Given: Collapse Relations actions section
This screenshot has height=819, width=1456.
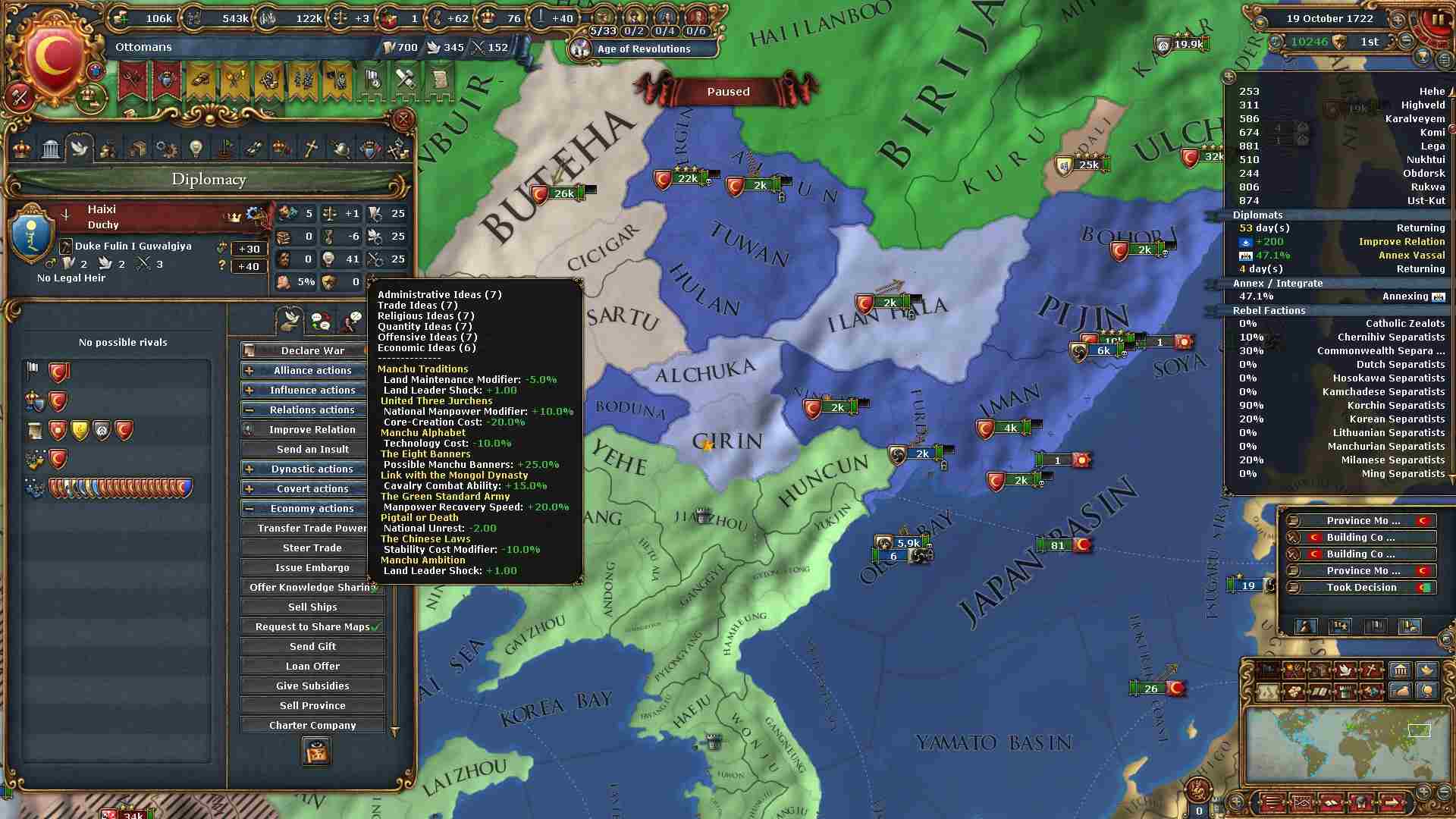Looking at the screenshot, I should pos(312,409).
